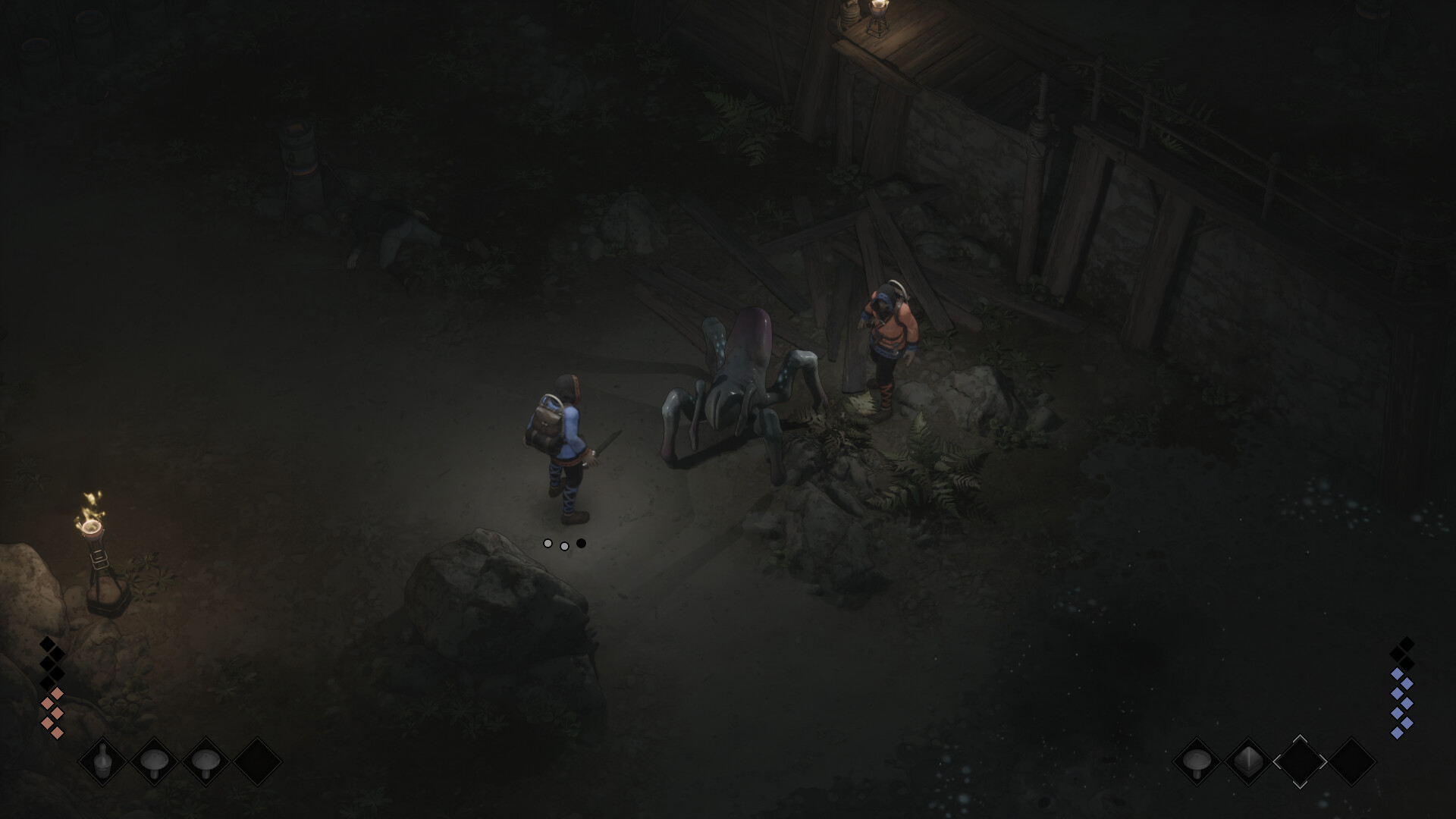The width and height of the screenshot is (1456, 819).
Task: Click the top blue diamond on the right gauge
Action: click(1398, 674)
